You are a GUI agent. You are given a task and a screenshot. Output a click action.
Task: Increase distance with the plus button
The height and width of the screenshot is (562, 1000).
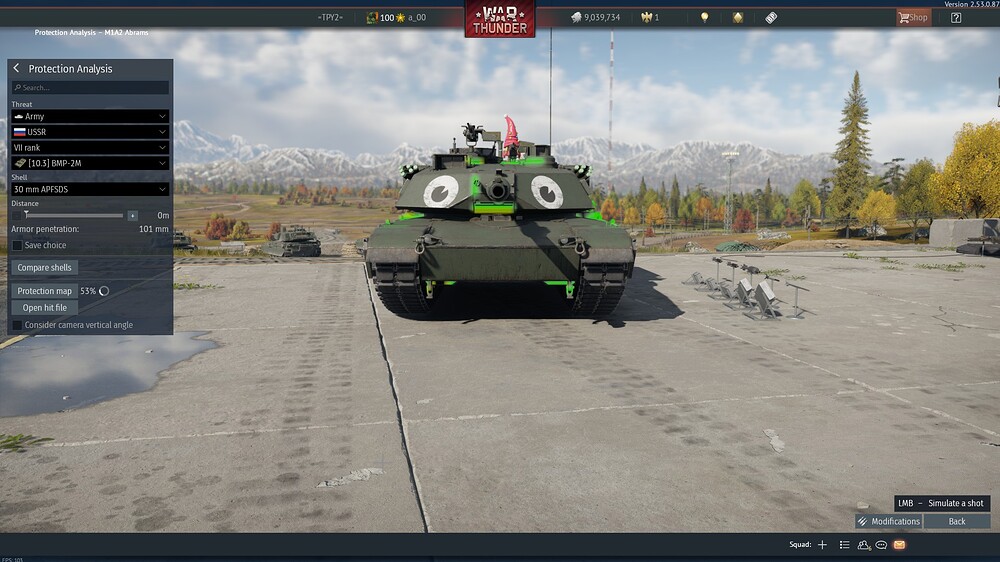[x=132, y=215]
